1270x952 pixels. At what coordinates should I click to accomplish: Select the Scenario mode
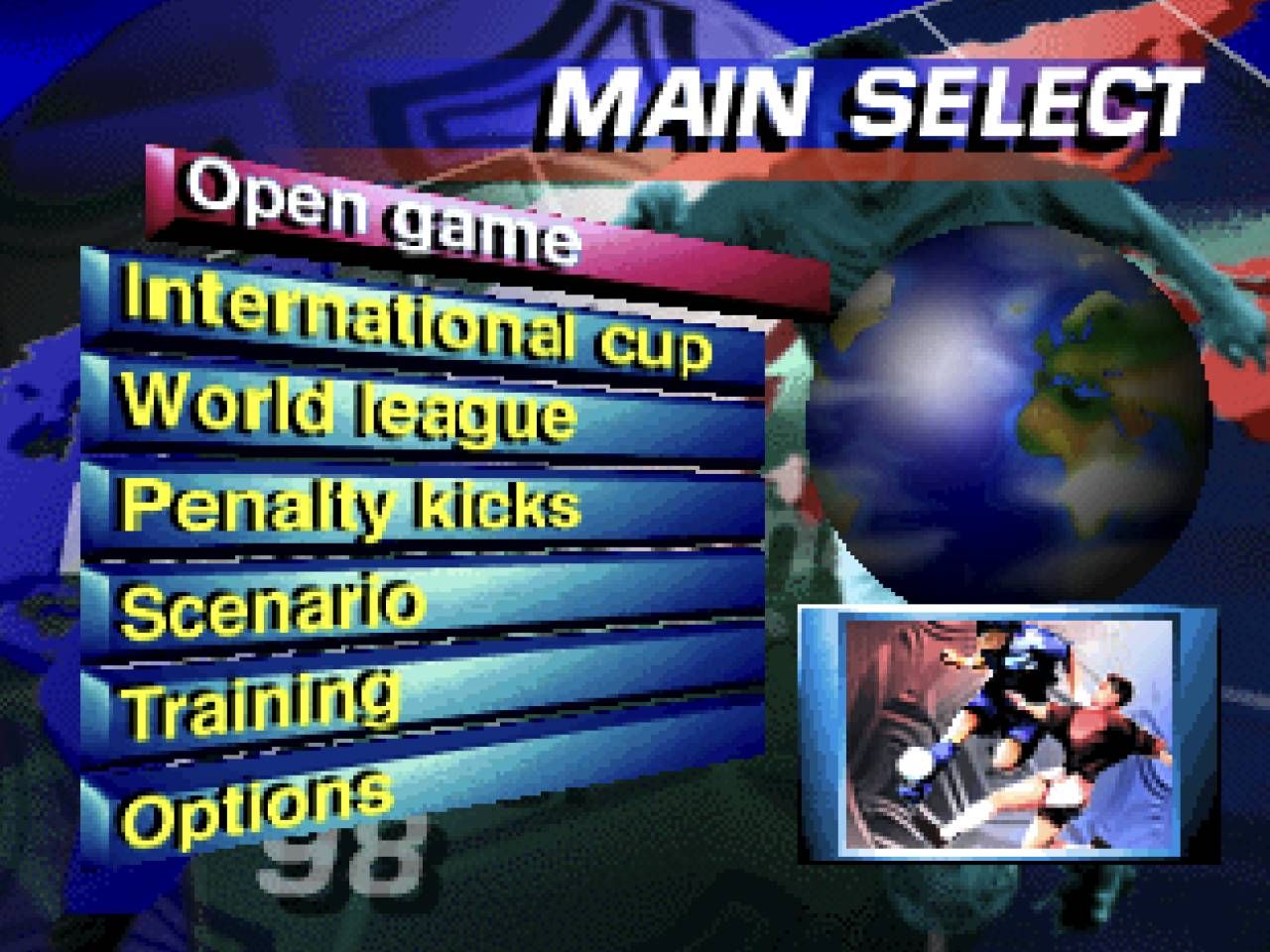point(268,605)
